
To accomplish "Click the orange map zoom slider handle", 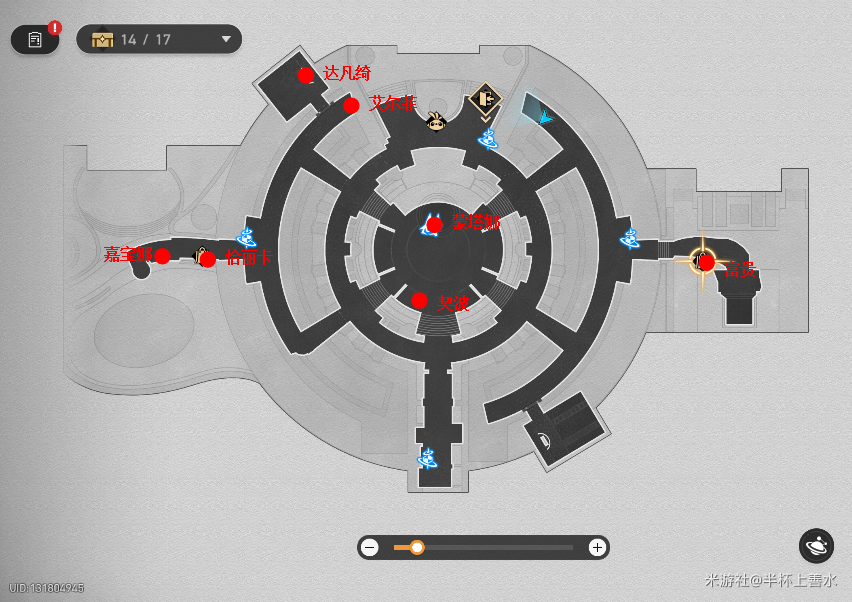I will [417, 547].
